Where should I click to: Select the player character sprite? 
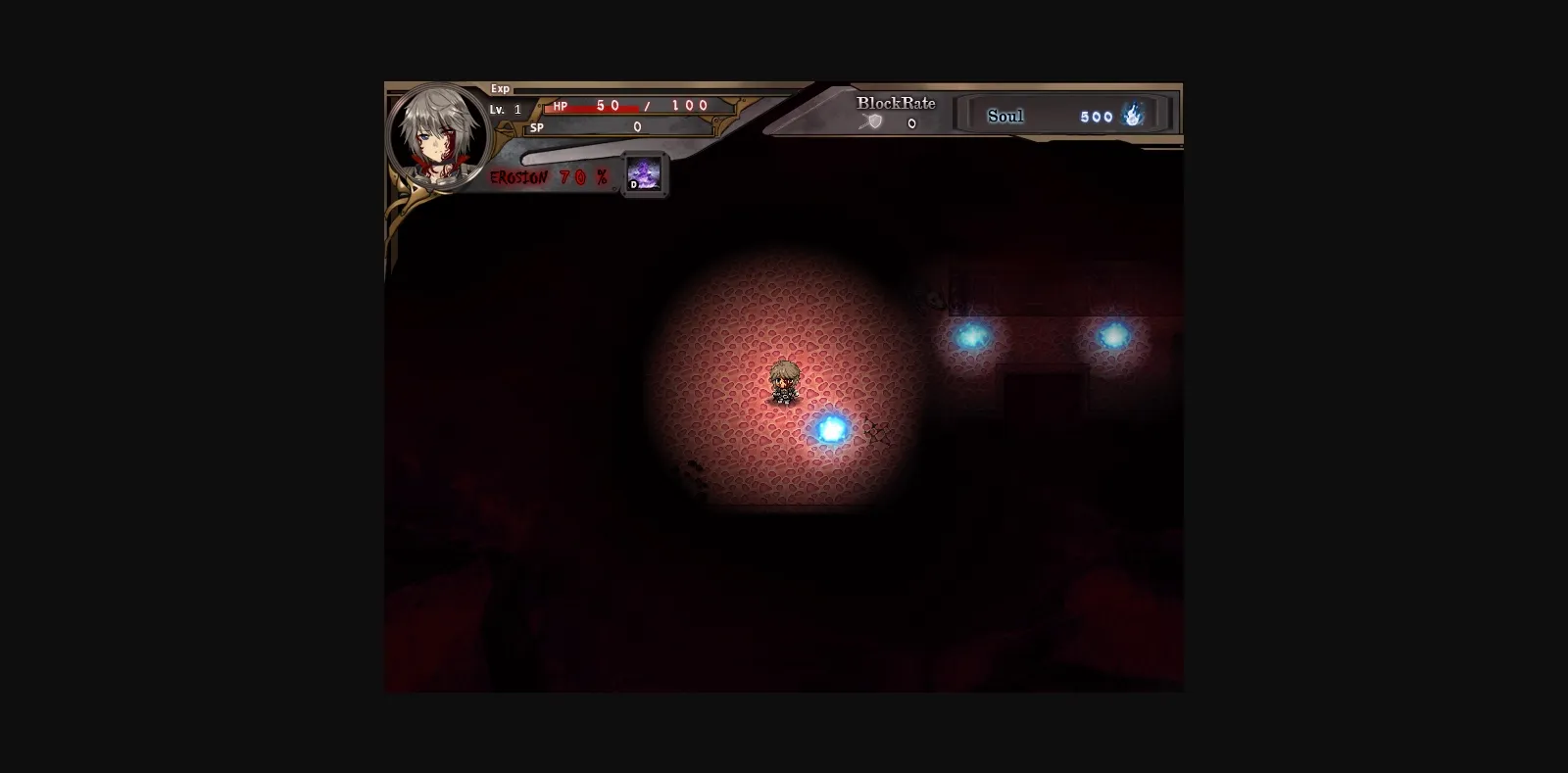[x=784, y=384]
